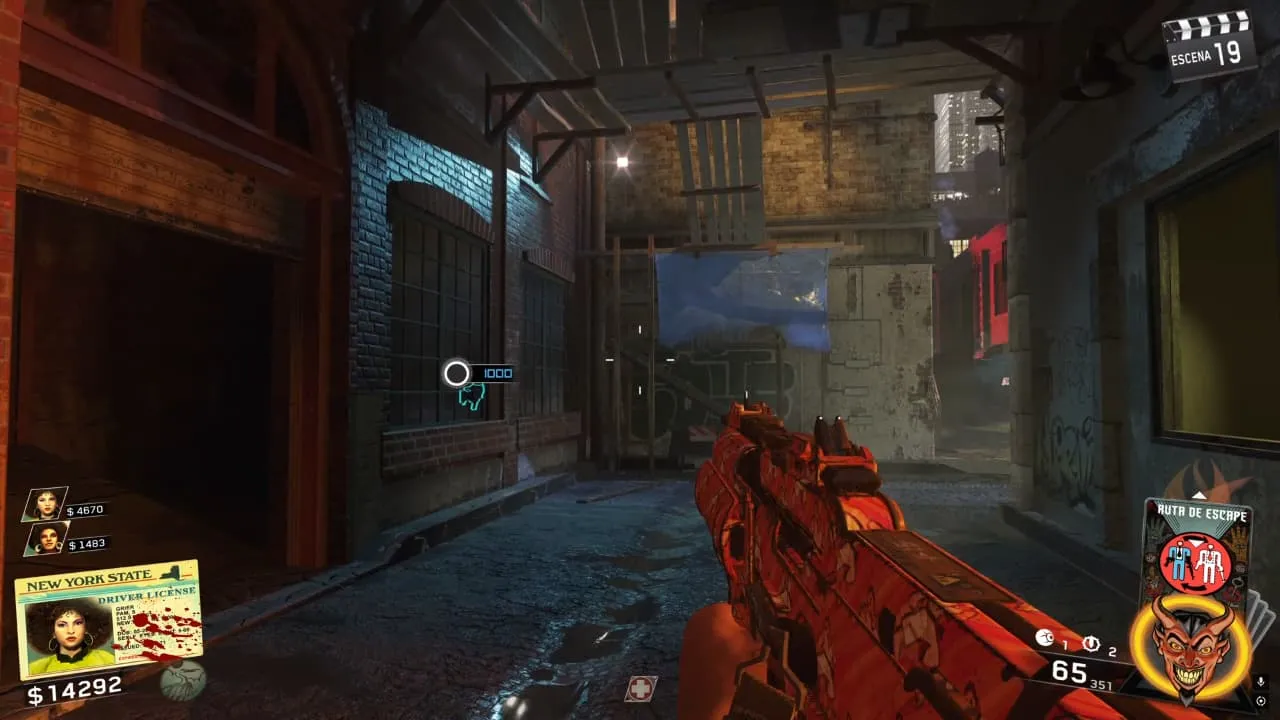Viewport: 1280px width, 720px height.
Task: Use the red cross medkit icon
Action: pyautogui.click(x=640, y=688)
